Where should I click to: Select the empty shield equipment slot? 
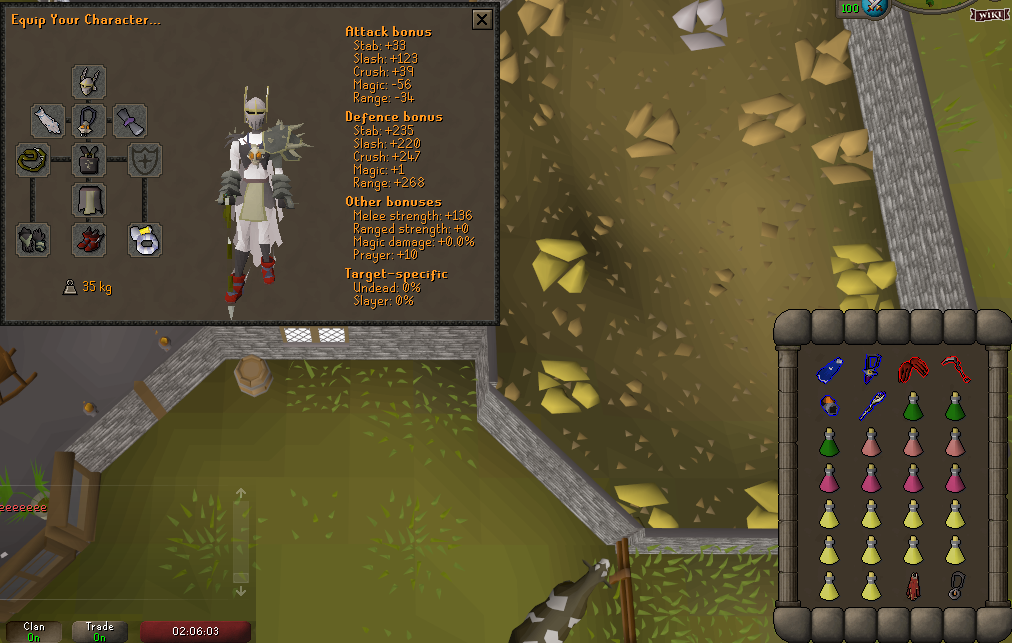(x=146, y=160)
